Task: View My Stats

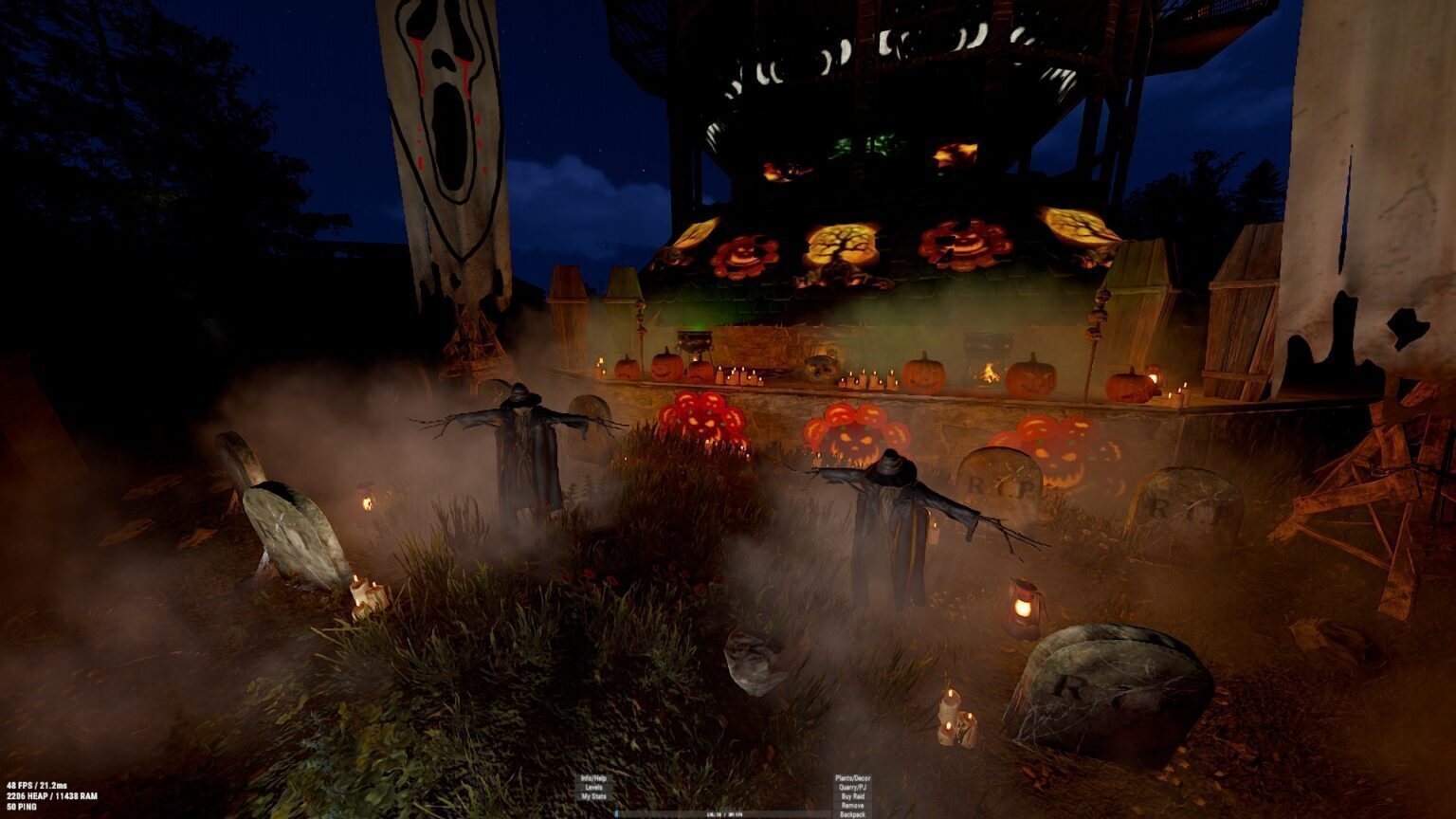Action: pyautogui.click(x=593, y=797)
